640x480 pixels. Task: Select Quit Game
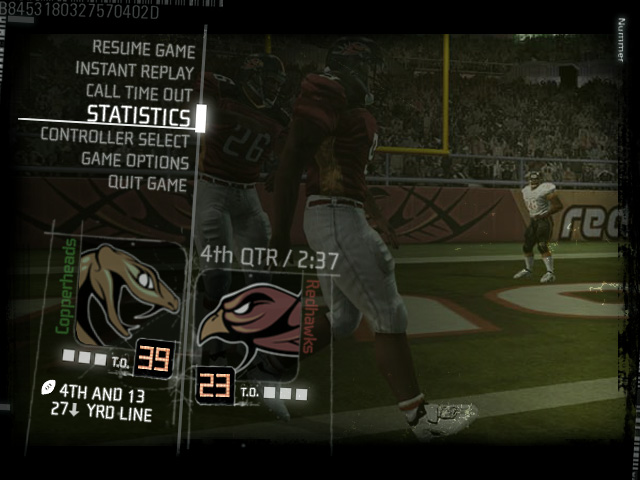(147, 184)
